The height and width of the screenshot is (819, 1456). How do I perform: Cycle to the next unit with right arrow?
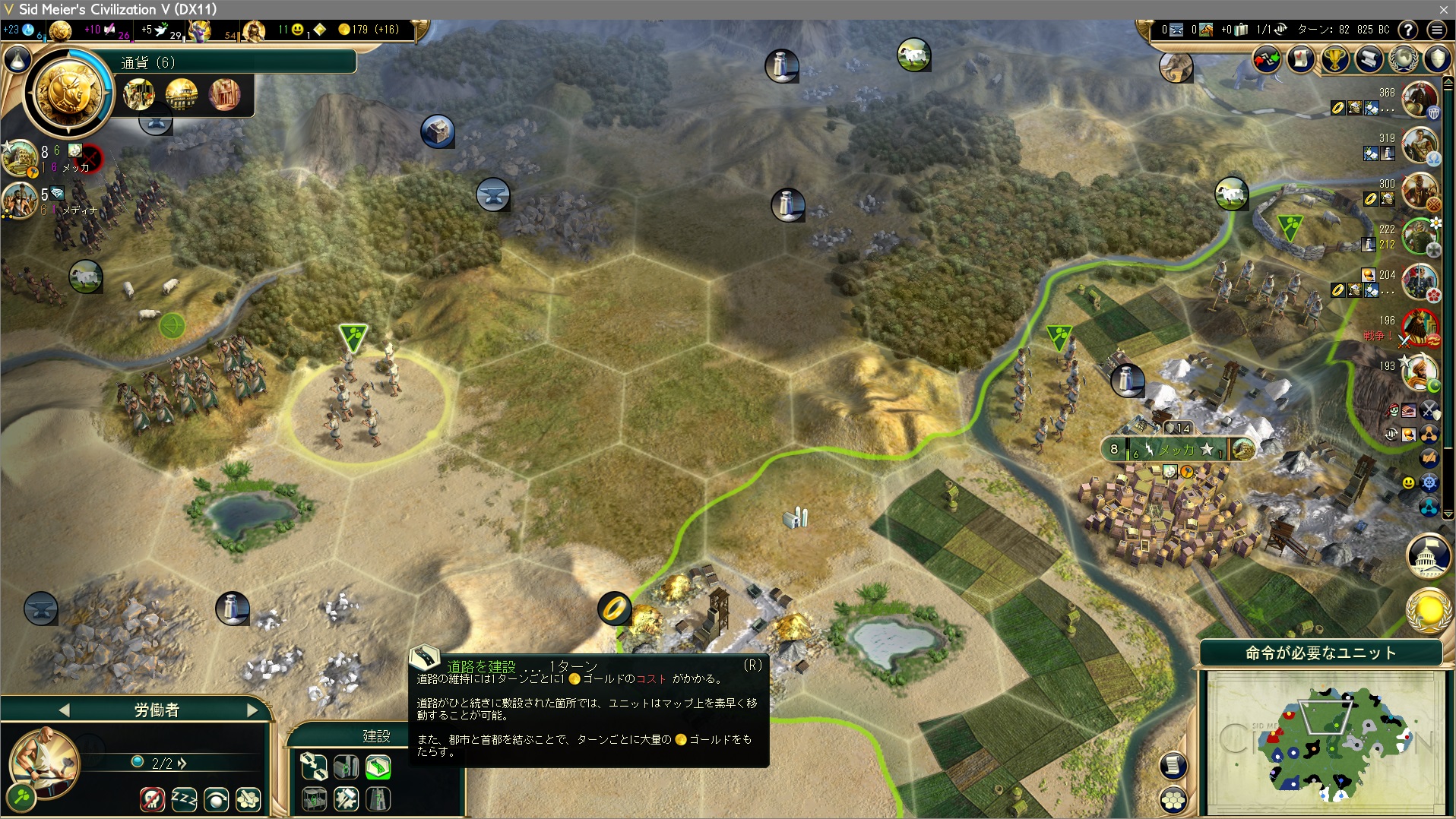click(x=252, y=710)
